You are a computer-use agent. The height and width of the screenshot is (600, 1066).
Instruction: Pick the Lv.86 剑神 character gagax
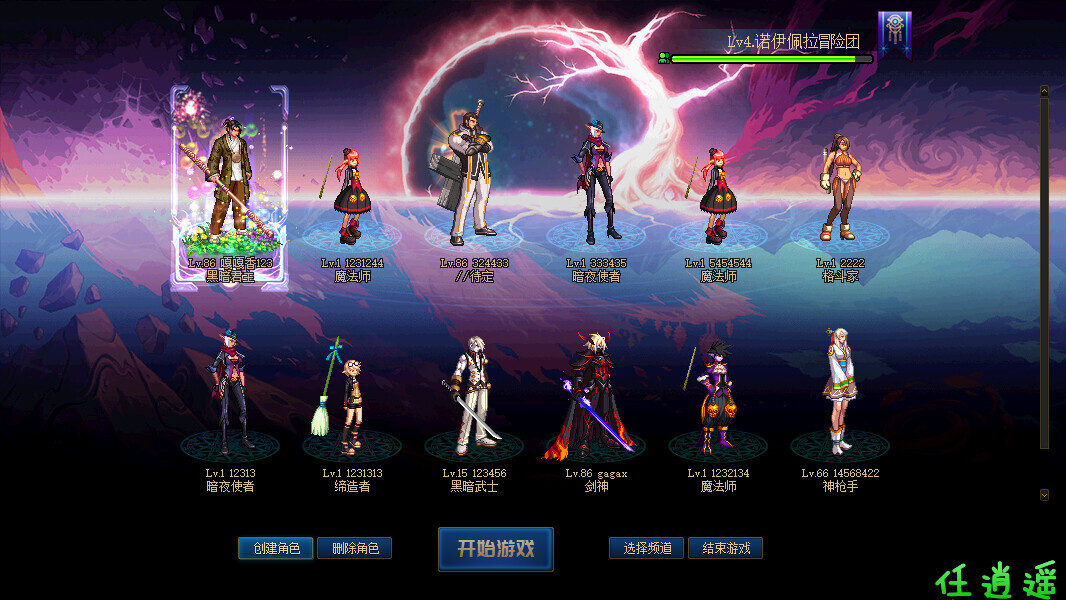[596, 395]
